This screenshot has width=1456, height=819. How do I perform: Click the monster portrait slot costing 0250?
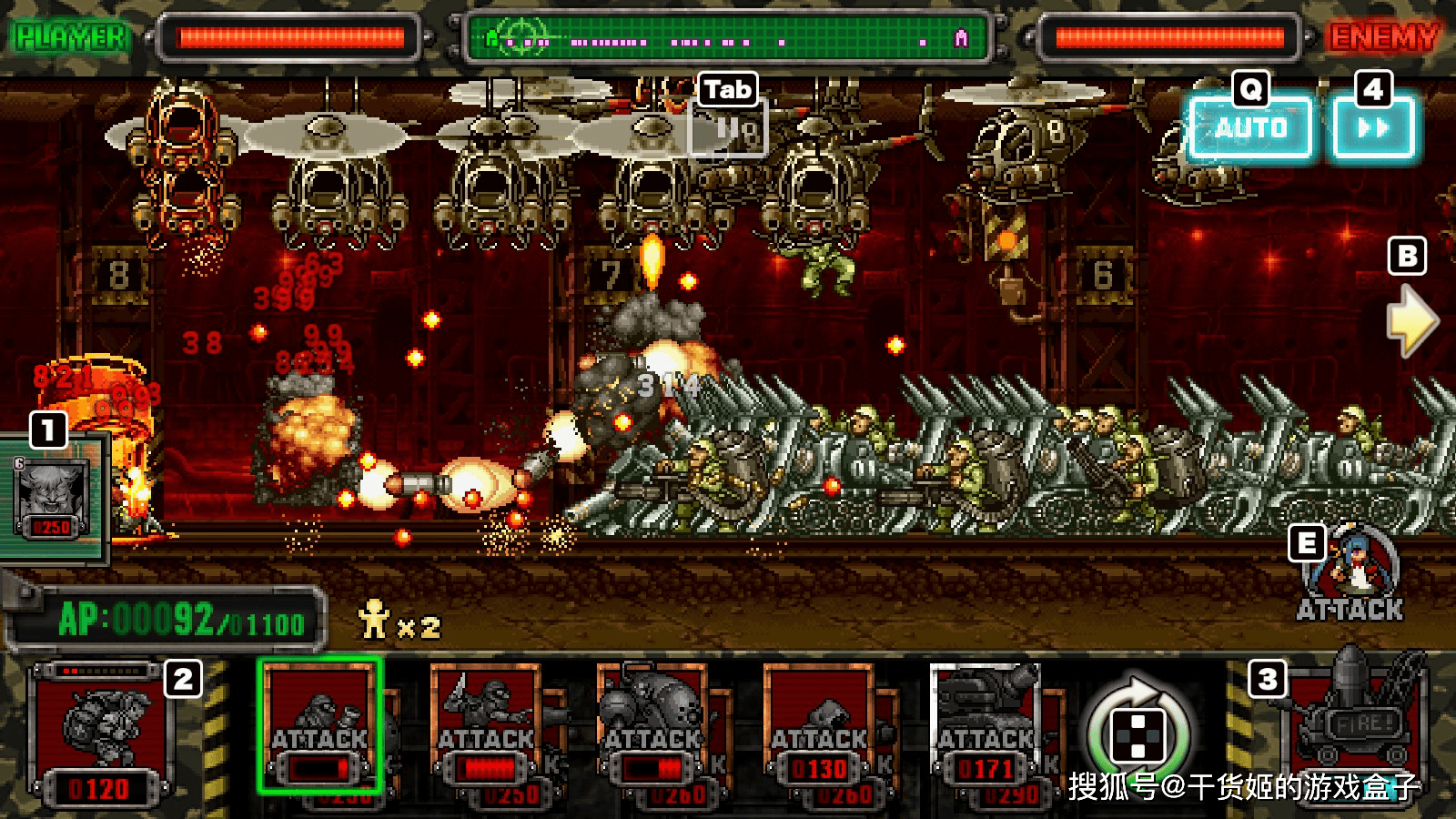point(52,497)
